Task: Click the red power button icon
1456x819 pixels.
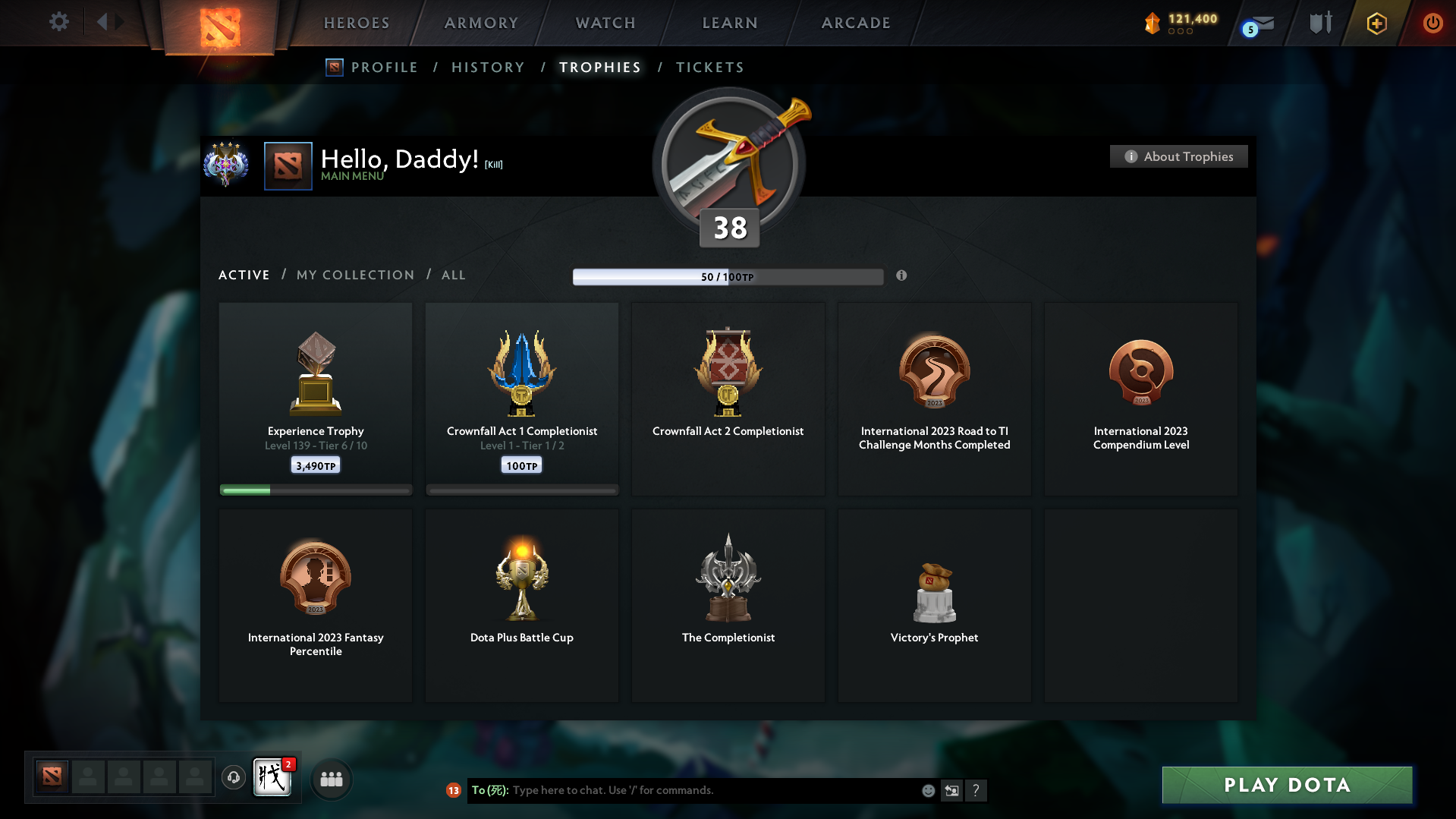Action: coord(1432,23)
